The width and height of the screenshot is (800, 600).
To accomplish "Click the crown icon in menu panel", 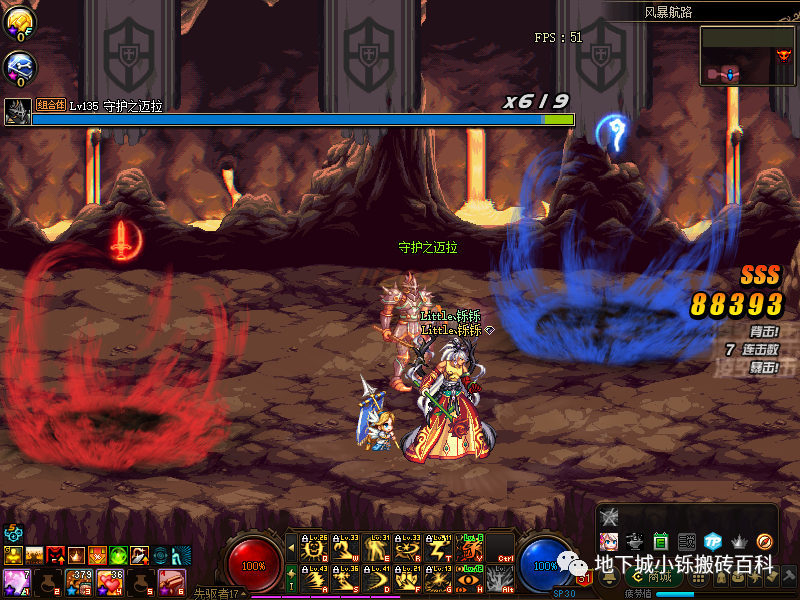I will click(739, 541).
